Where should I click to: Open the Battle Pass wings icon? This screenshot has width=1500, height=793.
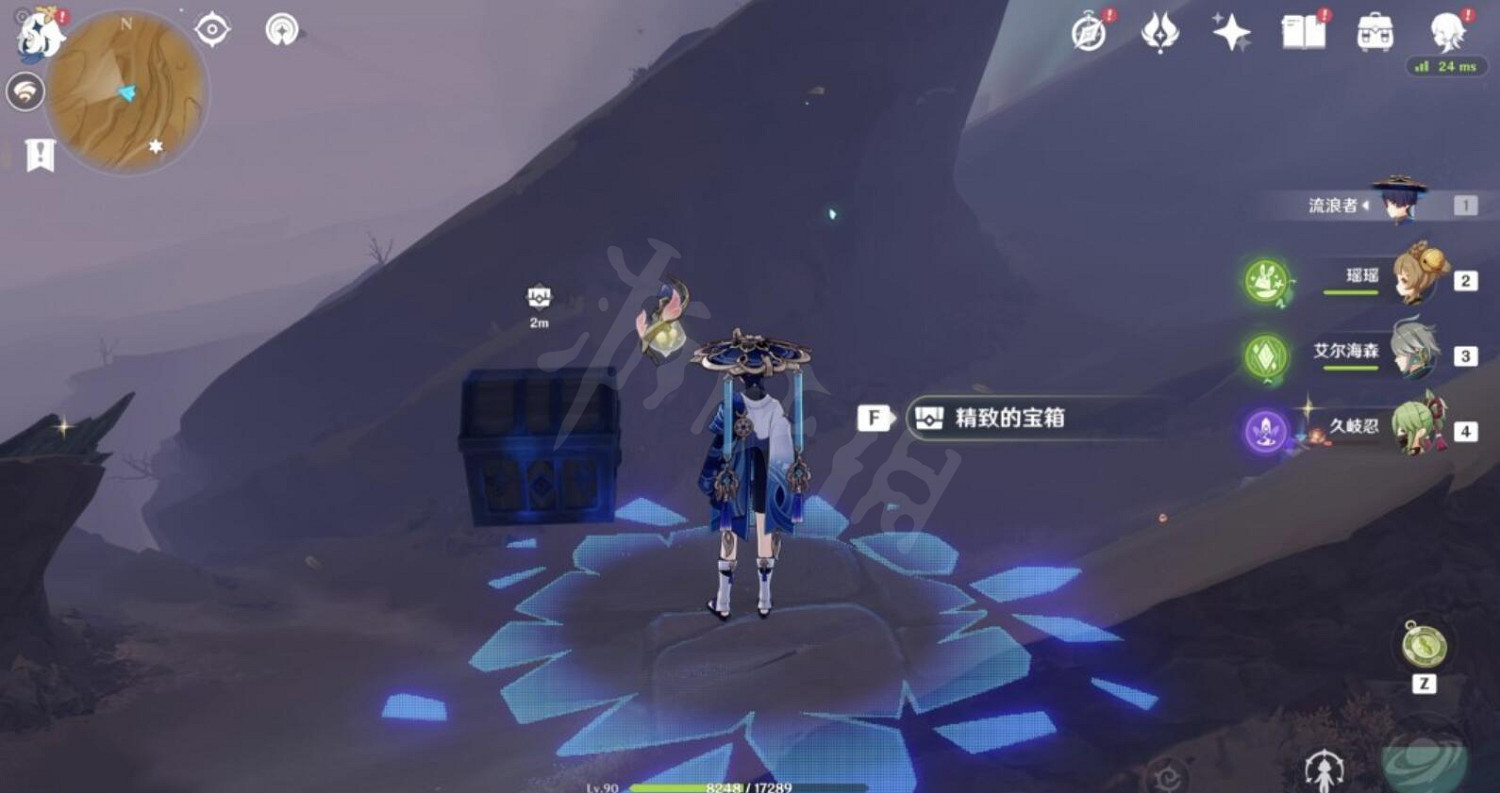coord(1160,32)
